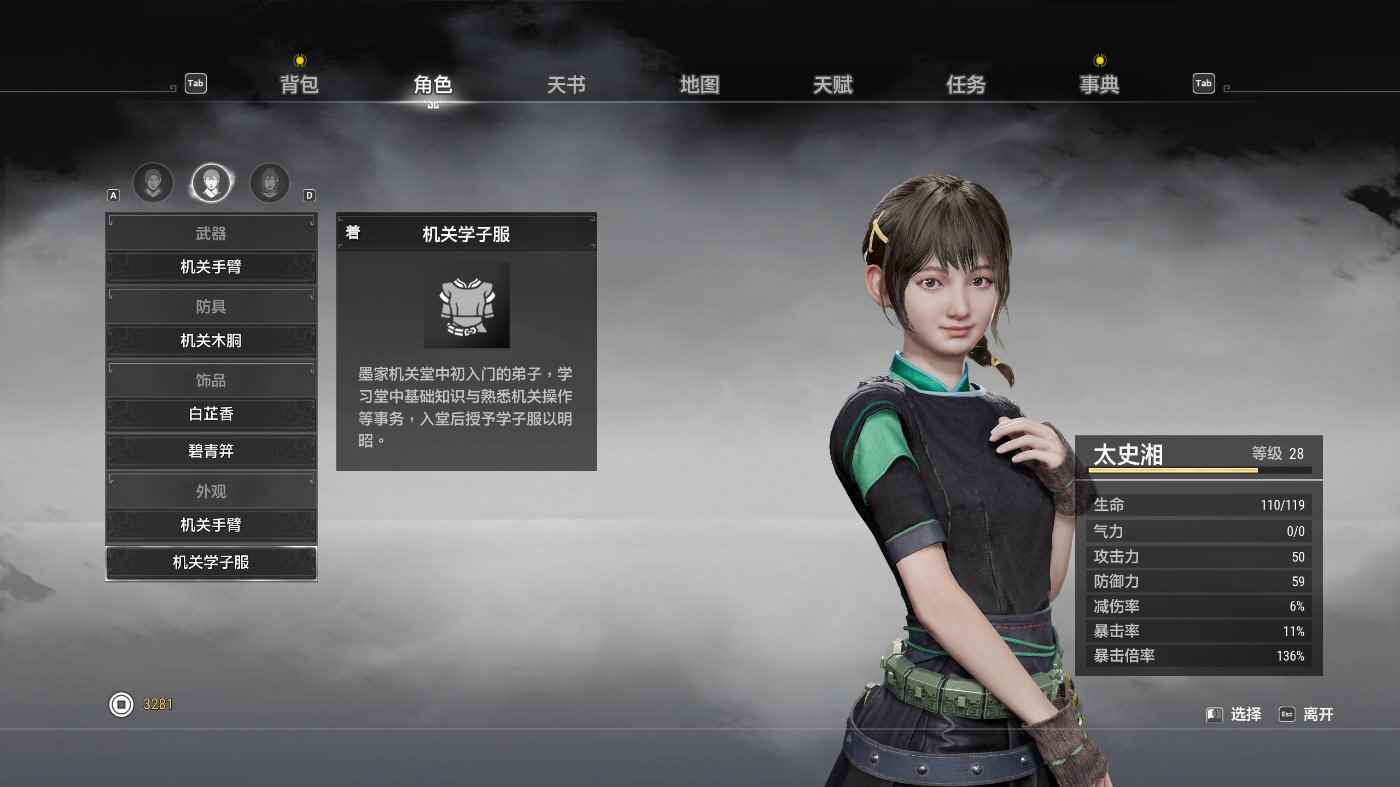
Task: Open the 地图 map tab
Action: coord(700,85)
